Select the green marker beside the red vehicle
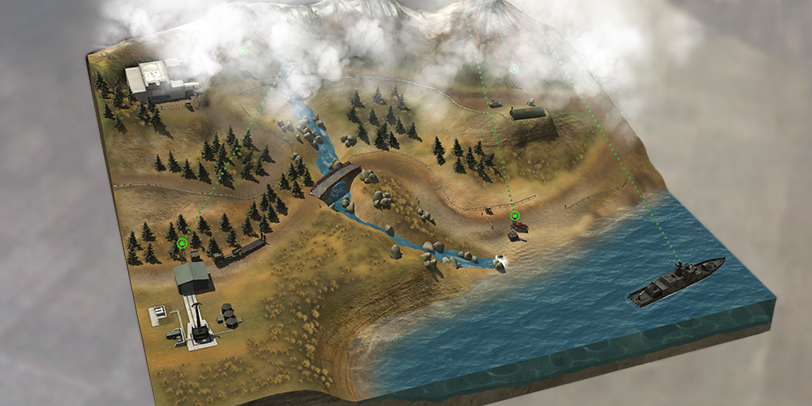Image resolution: width=812 pixels, height=406 pixels. [x=515, y=216]
